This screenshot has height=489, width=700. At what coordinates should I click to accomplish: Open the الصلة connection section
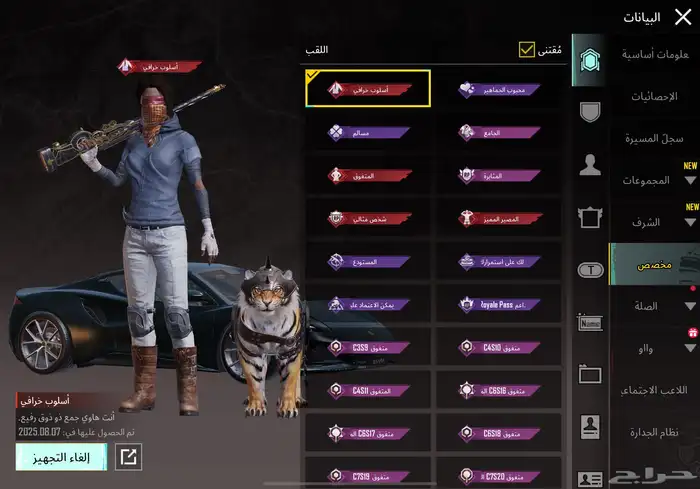[656, 306]
